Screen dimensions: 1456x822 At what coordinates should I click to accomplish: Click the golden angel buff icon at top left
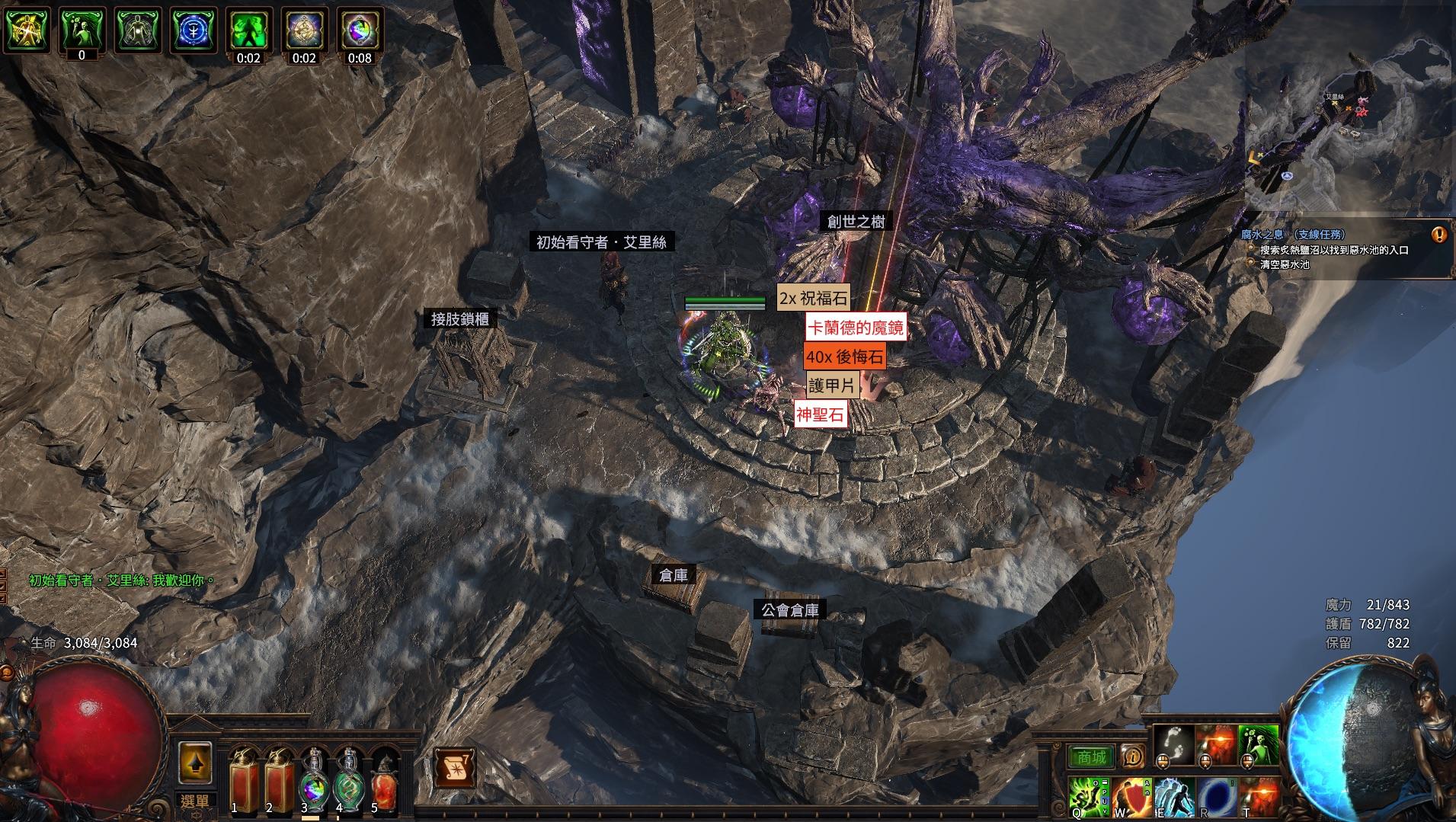click(25, 29)
